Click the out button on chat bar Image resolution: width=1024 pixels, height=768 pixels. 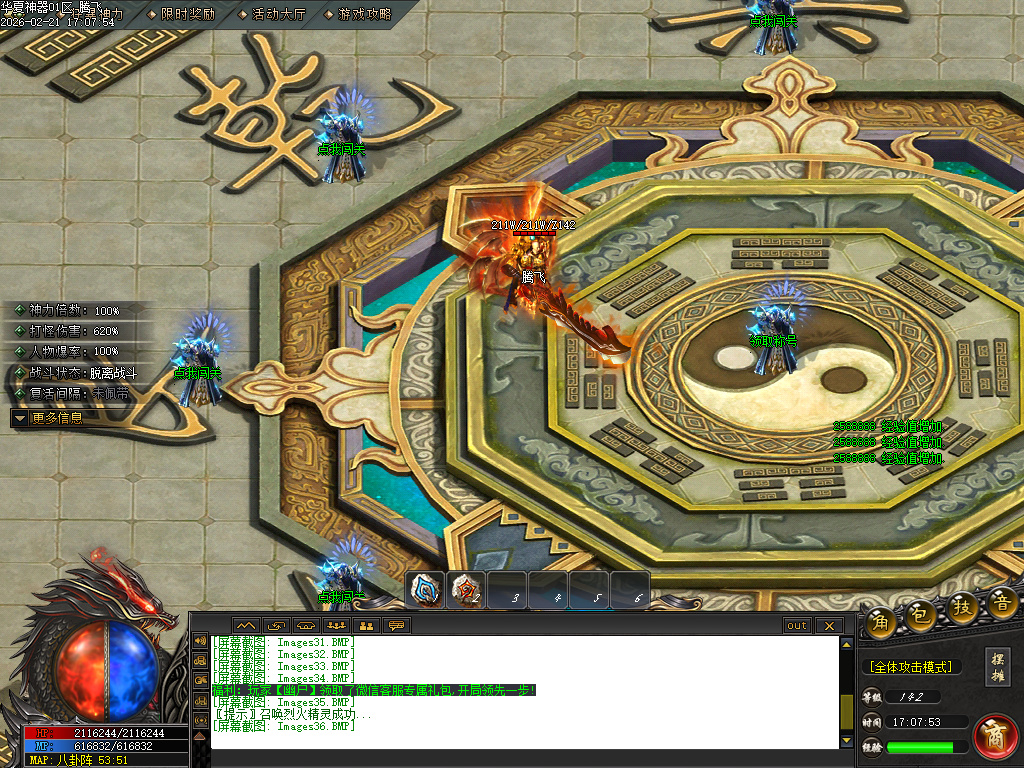pos(797,626)
